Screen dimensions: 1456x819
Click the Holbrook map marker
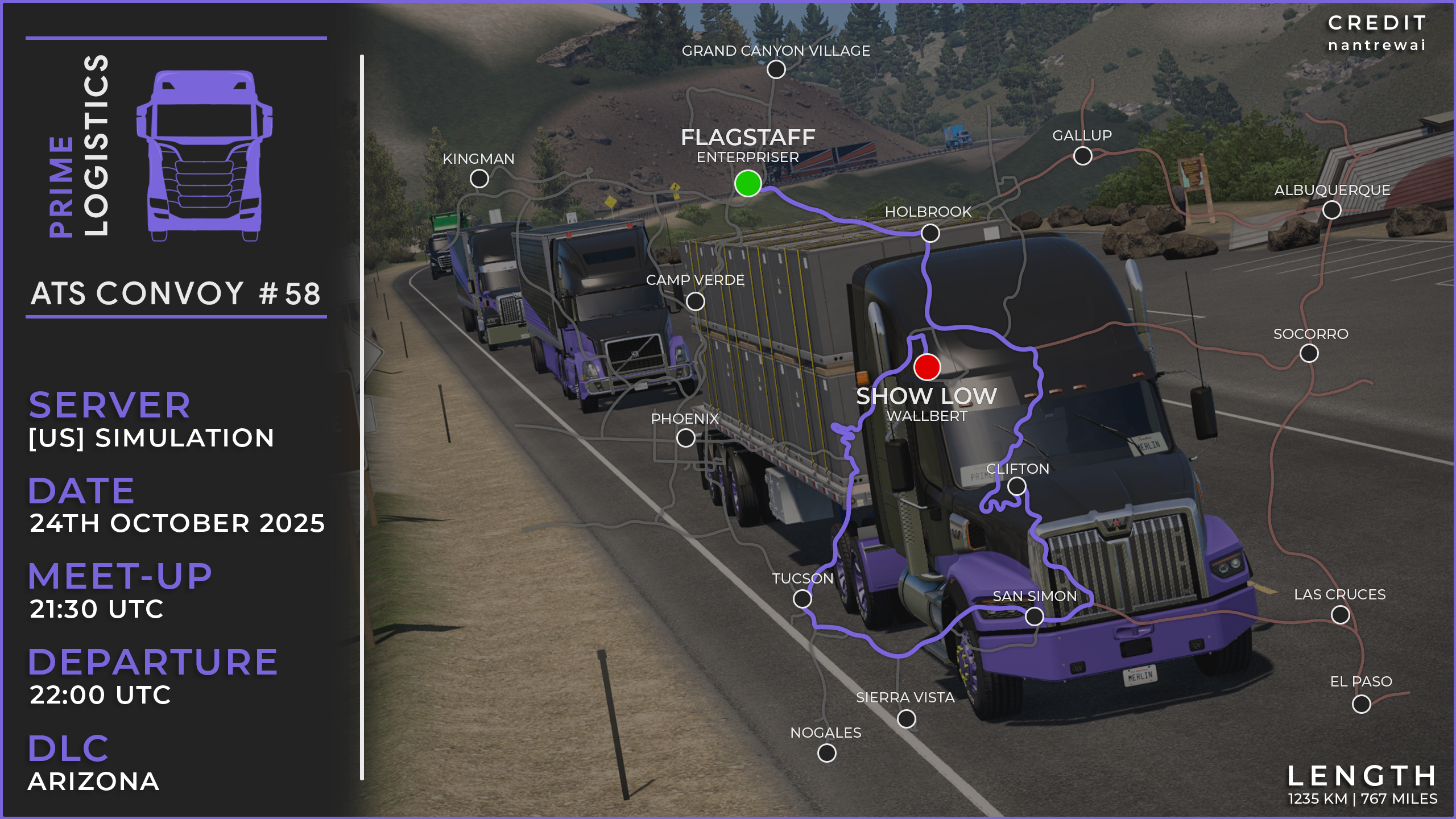coord(930,233)
